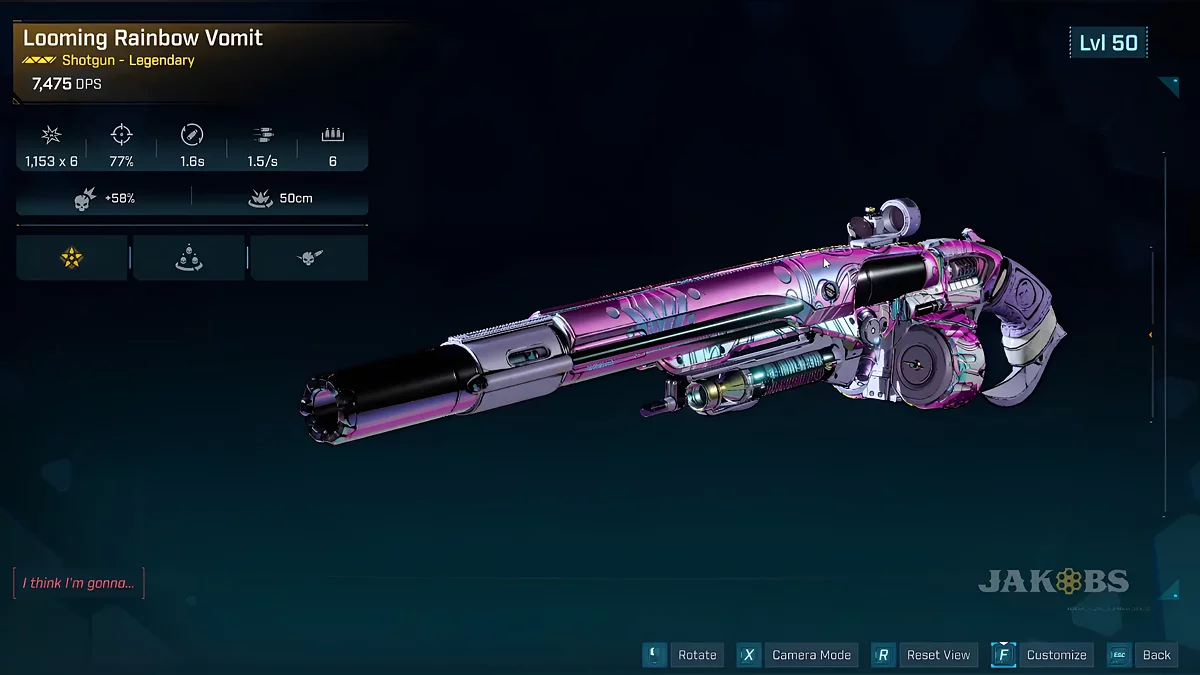The width and height of the screenshot is (1200, 675).
Task: Choose the skull with bullet perk tile
Action: click(308, 258)
